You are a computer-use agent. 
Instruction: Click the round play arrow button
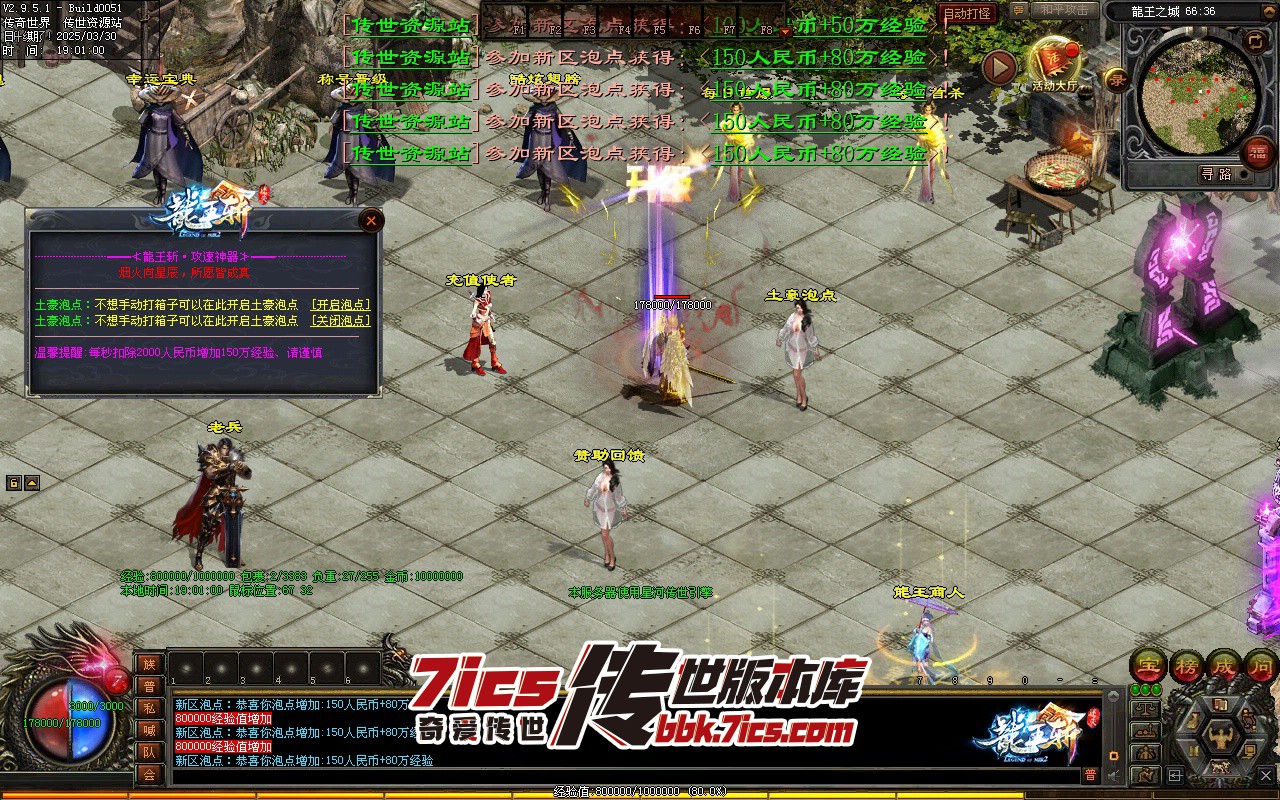pos(999,67)
